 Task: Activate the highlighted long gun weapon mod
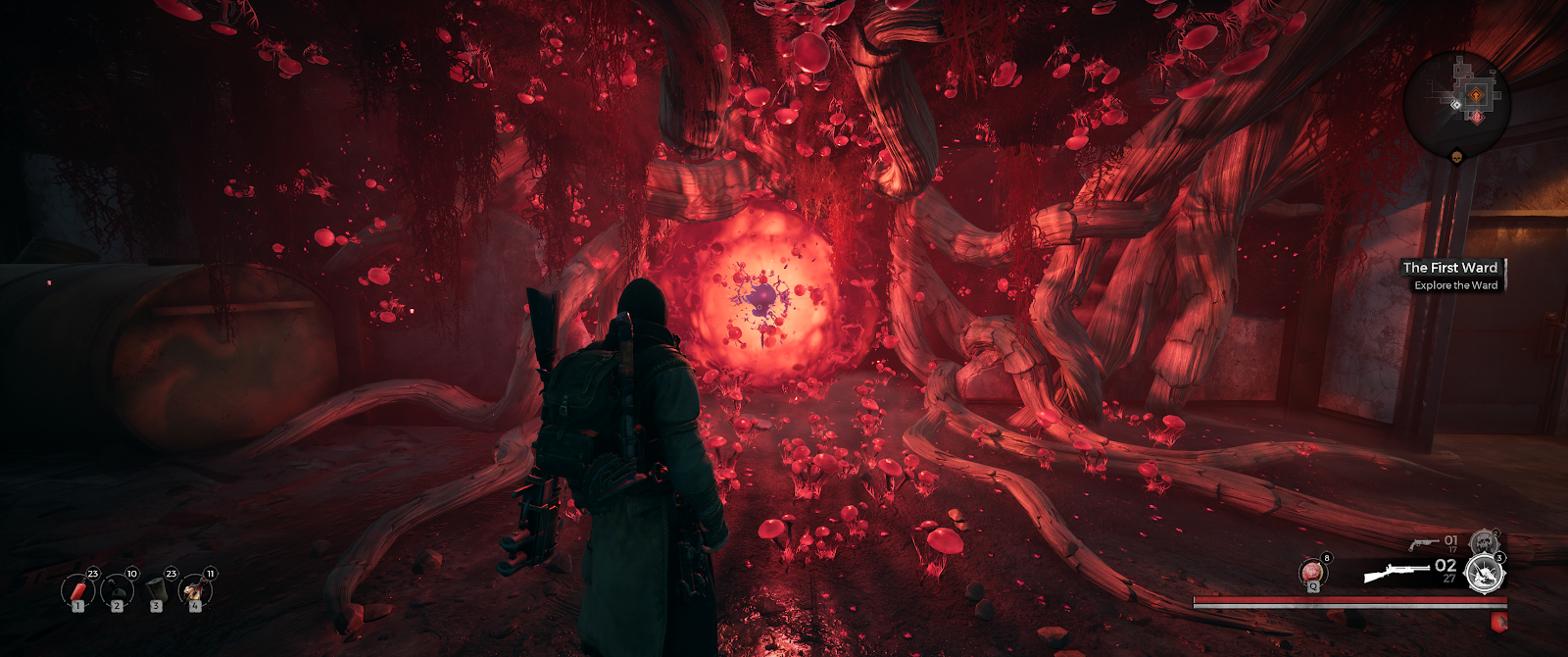pos(1484,573)
